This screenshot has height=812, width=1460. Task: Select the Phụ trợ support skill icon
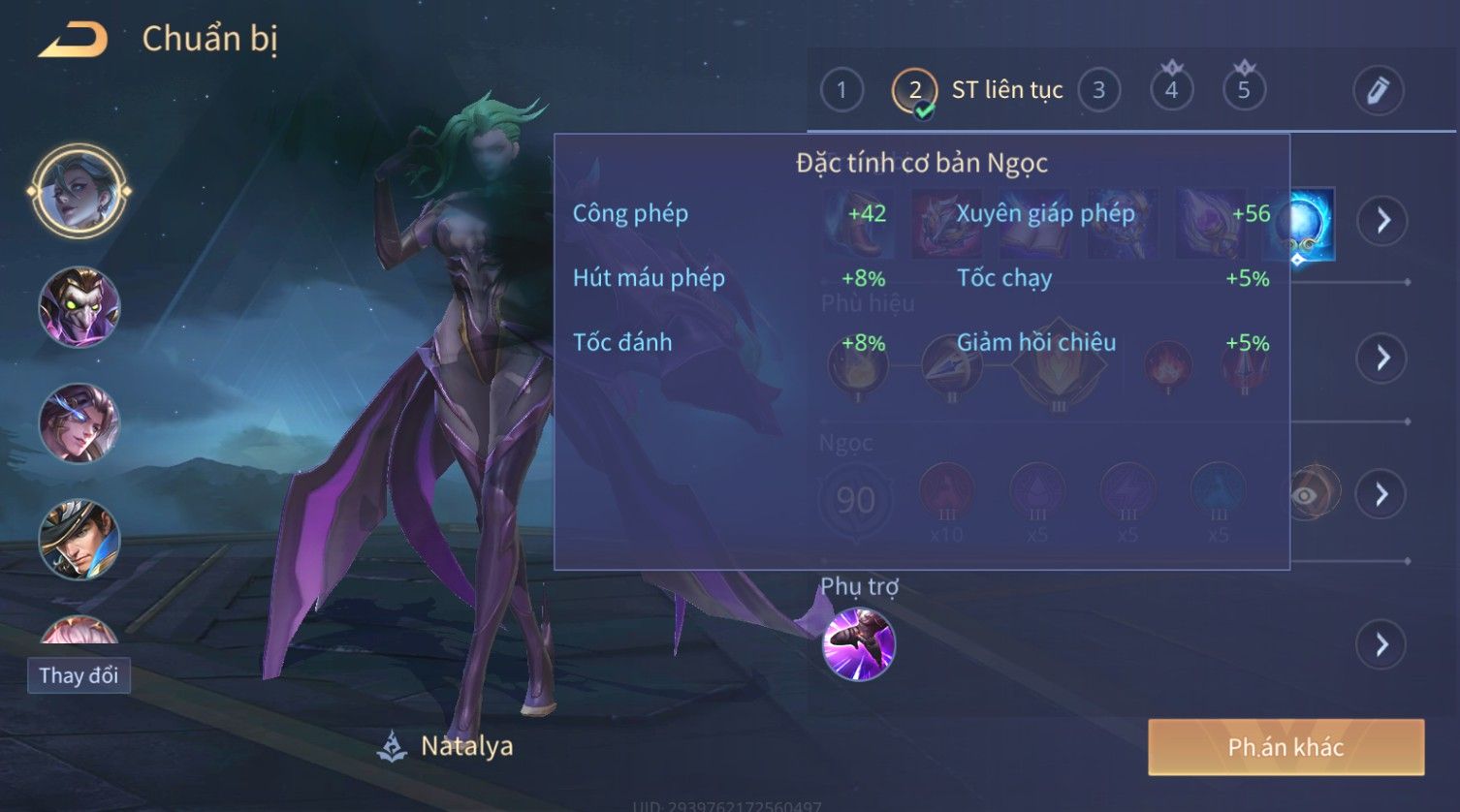click(x=859, y=644)
